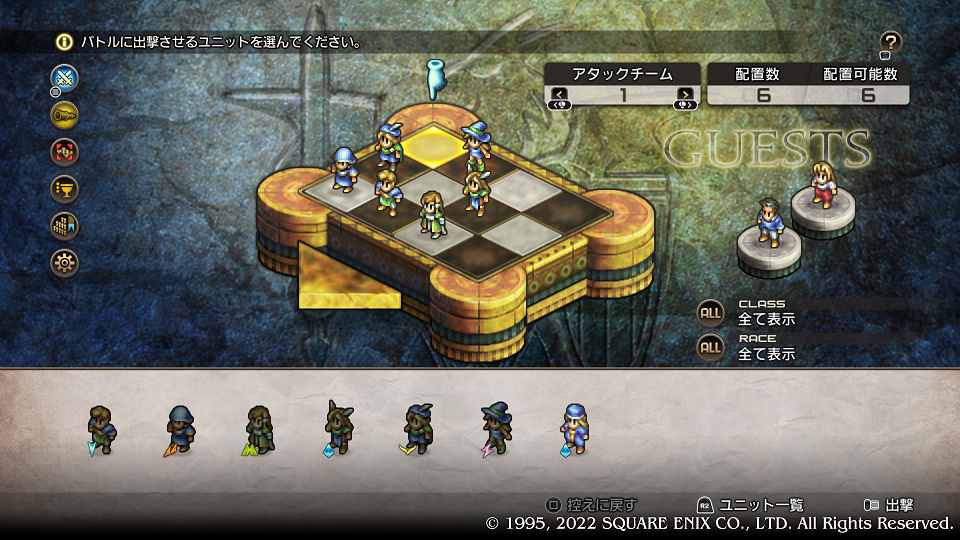The image size is (960, 540).
Task: Switch to the next attack team
Action: pos(685,95)
